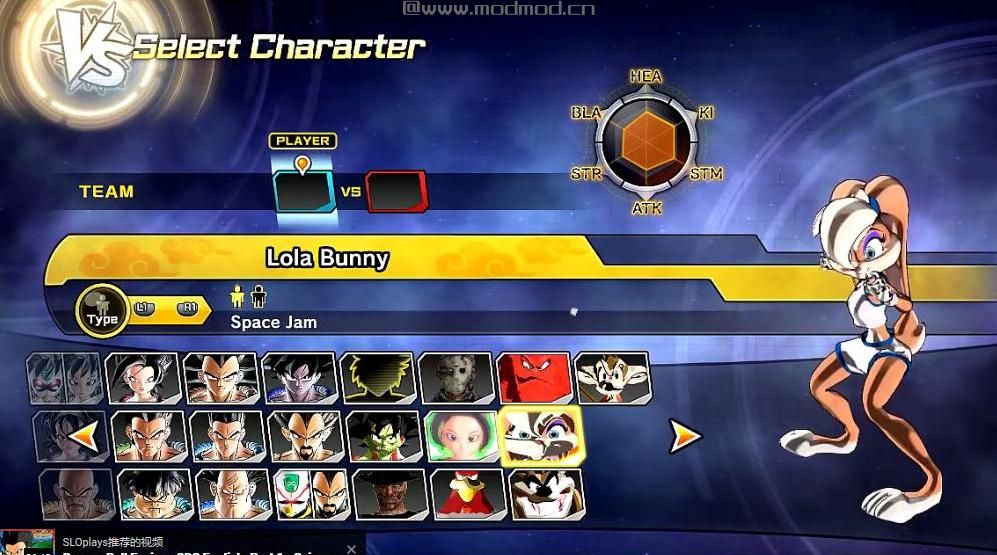Show the next page of characters
The width and height of the screenshot is (997, 555).
(685, 435)
